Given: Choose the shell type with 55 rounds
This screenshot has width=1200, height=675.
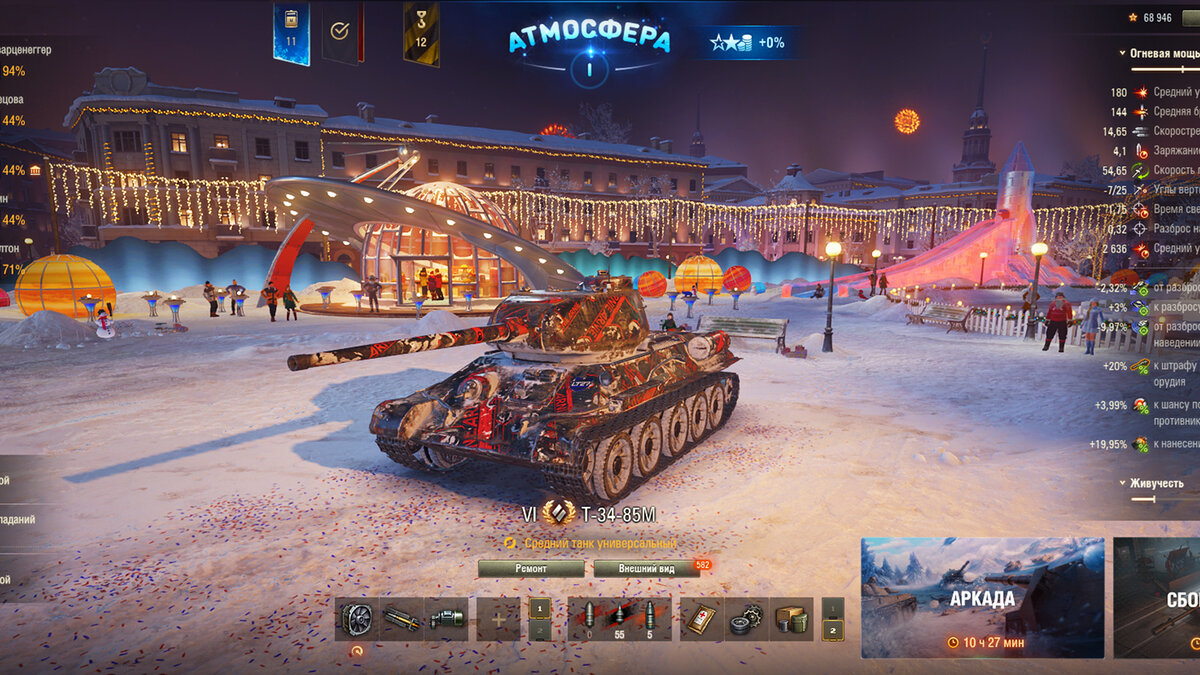Looking at the screenshot, I should [619, 619].
